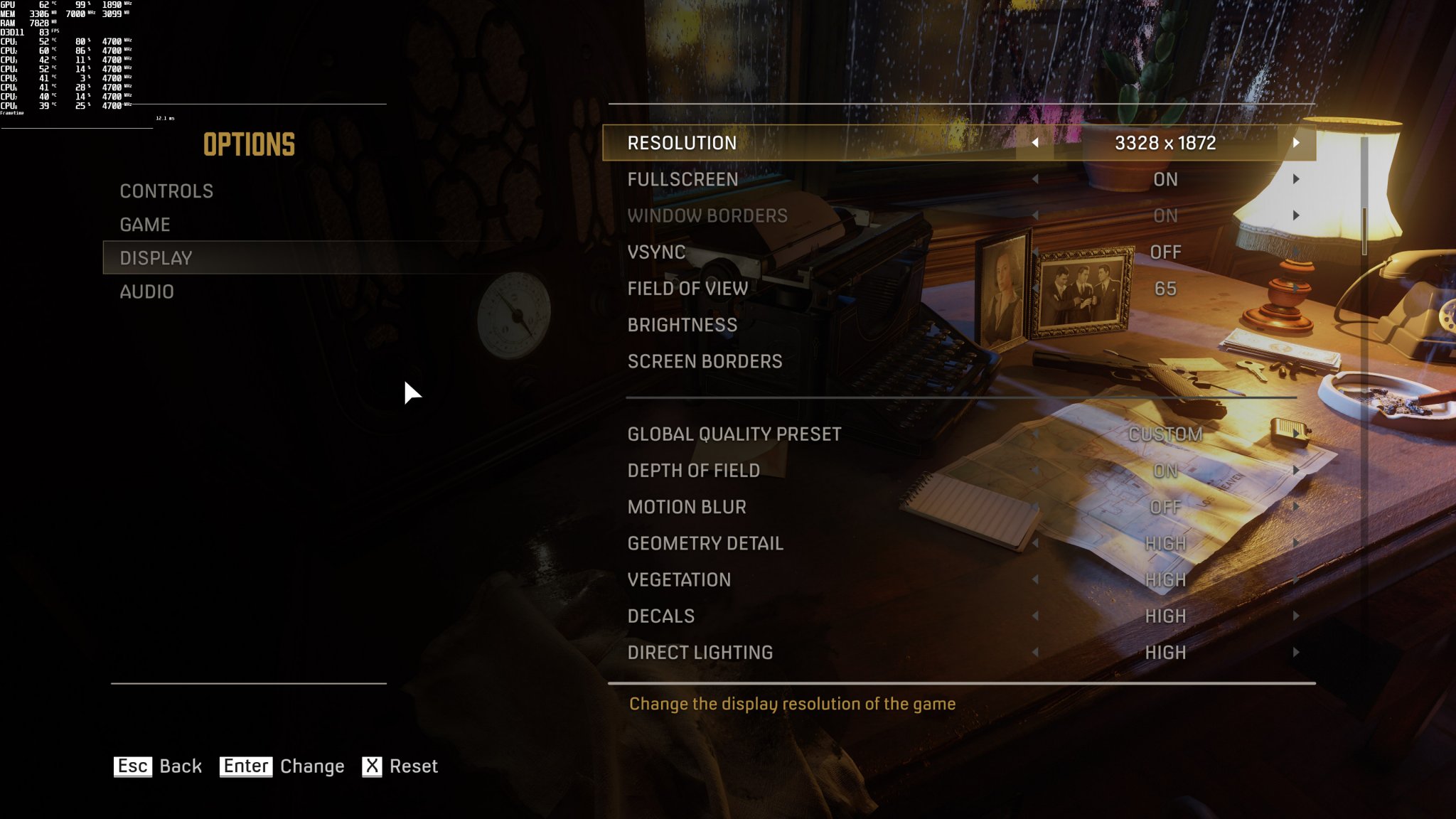
Task: Open the Brightness adjustment
Action: (x=682, y=325)
